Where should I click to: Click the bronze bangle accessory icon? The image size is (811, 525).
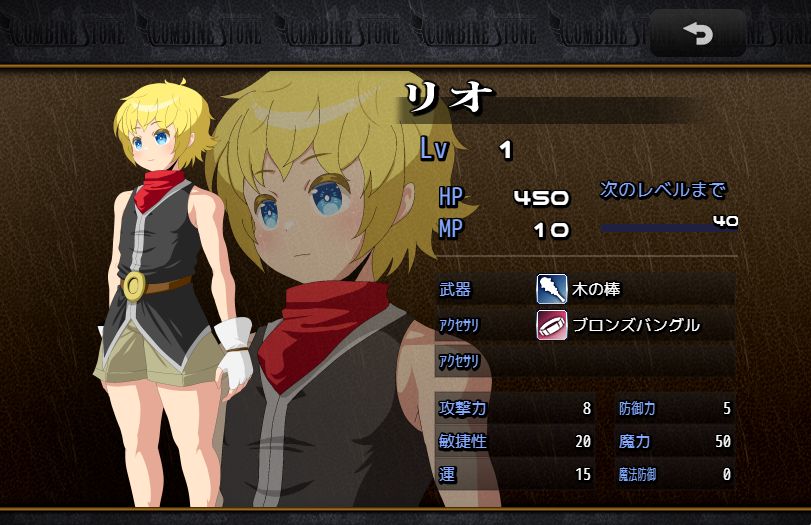[x=551, y=325]
